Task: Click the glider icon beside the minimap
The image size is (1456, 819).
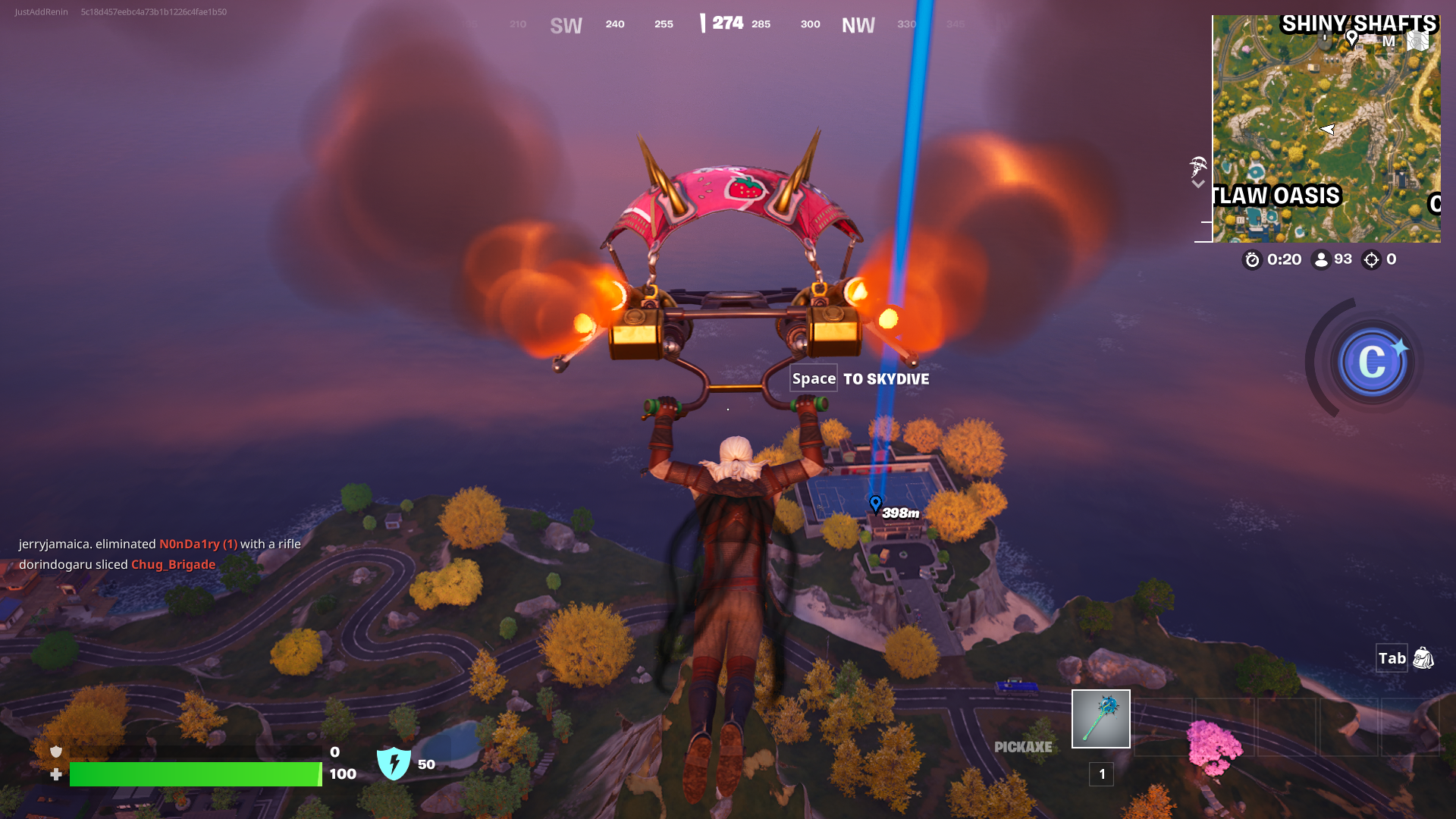Action: coord(1198,165)
